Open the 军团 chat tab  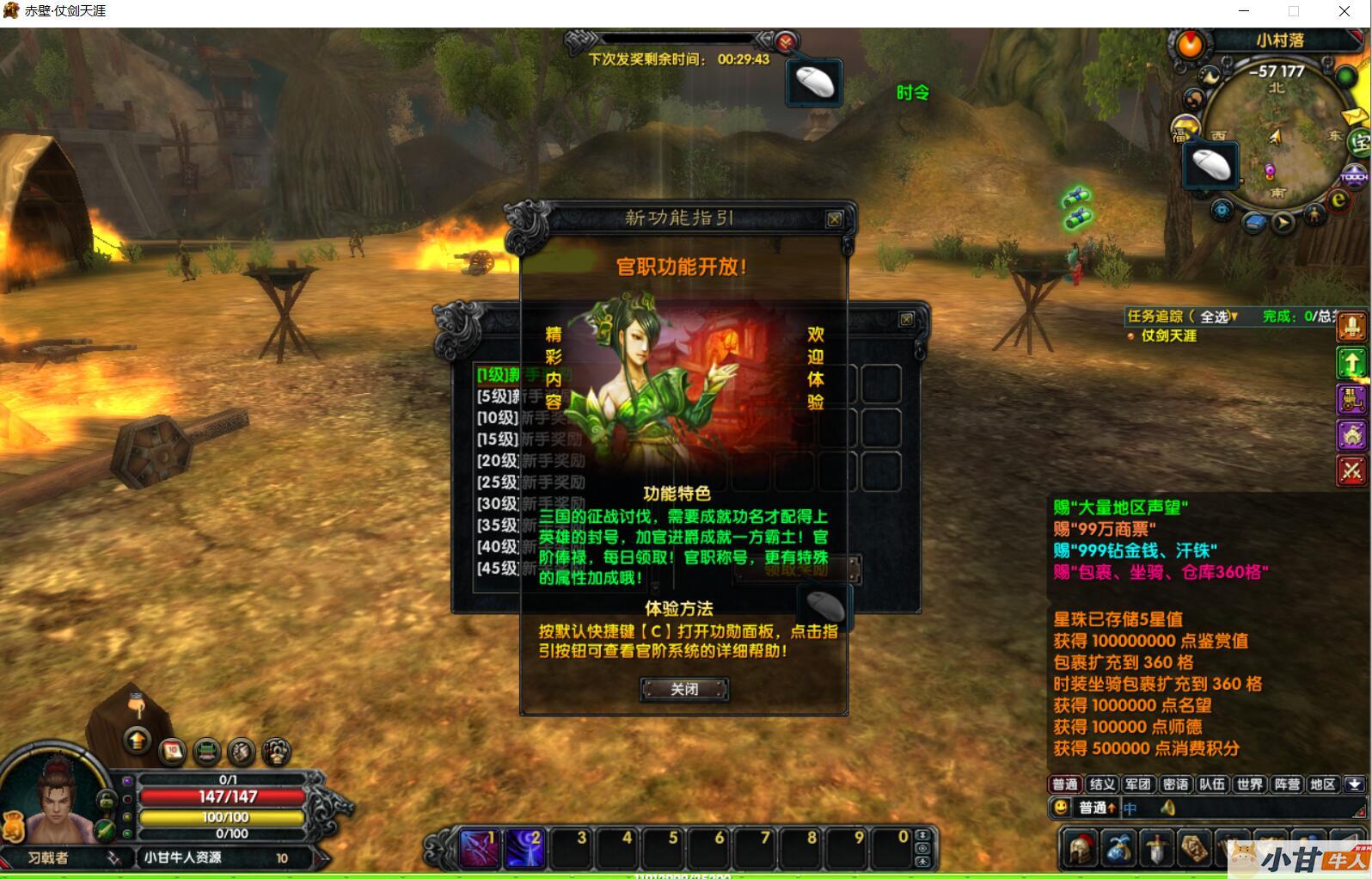coord(1138,784)
